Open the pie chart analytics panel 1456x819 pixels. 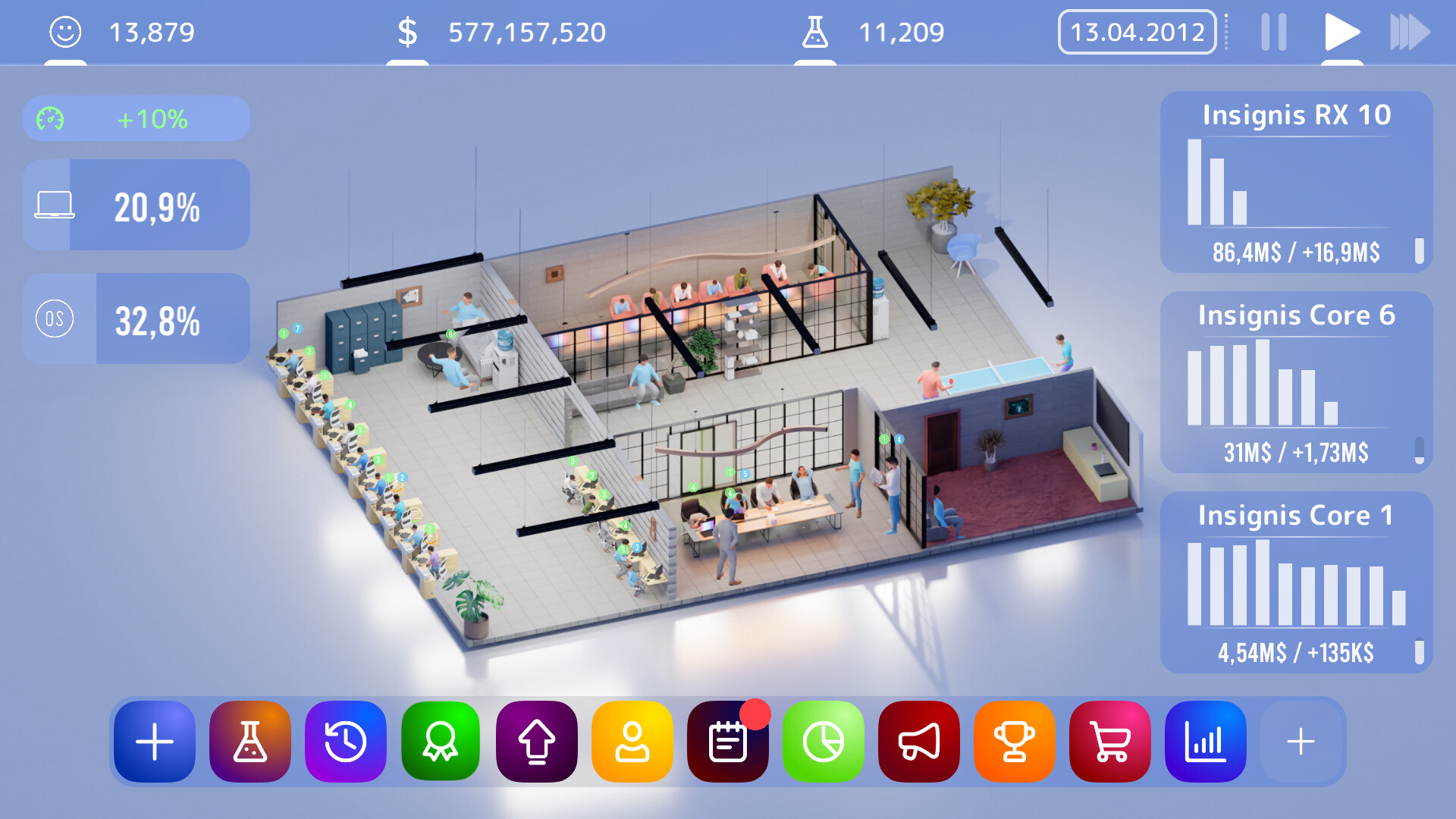[823, 742]
